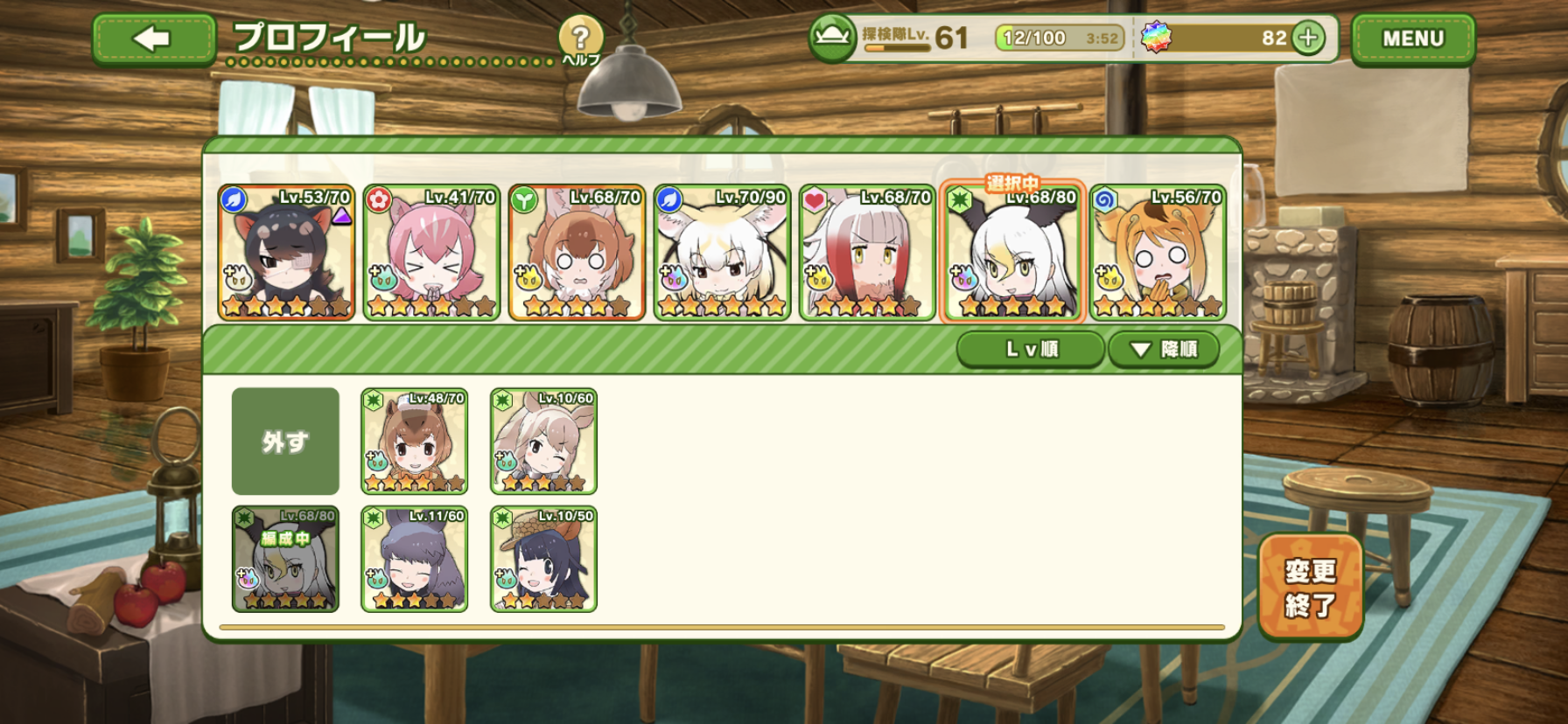Finish changes with 変更終了 button
Viewport: 1568px width, 724px height.
[1310, 587]
